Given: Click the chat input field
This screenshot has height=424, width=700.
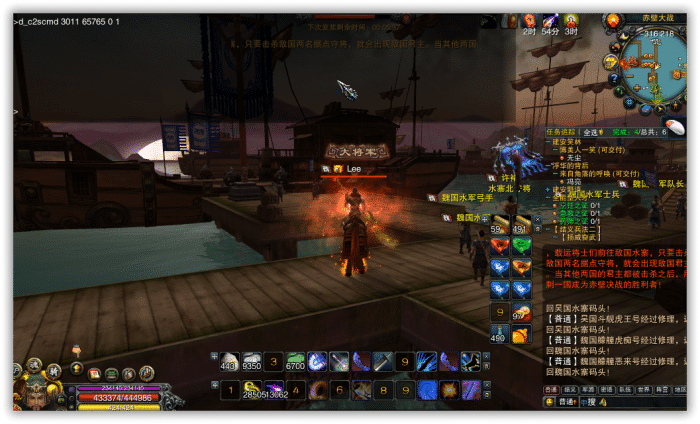Looking at the screenshot, I should 632,402.
